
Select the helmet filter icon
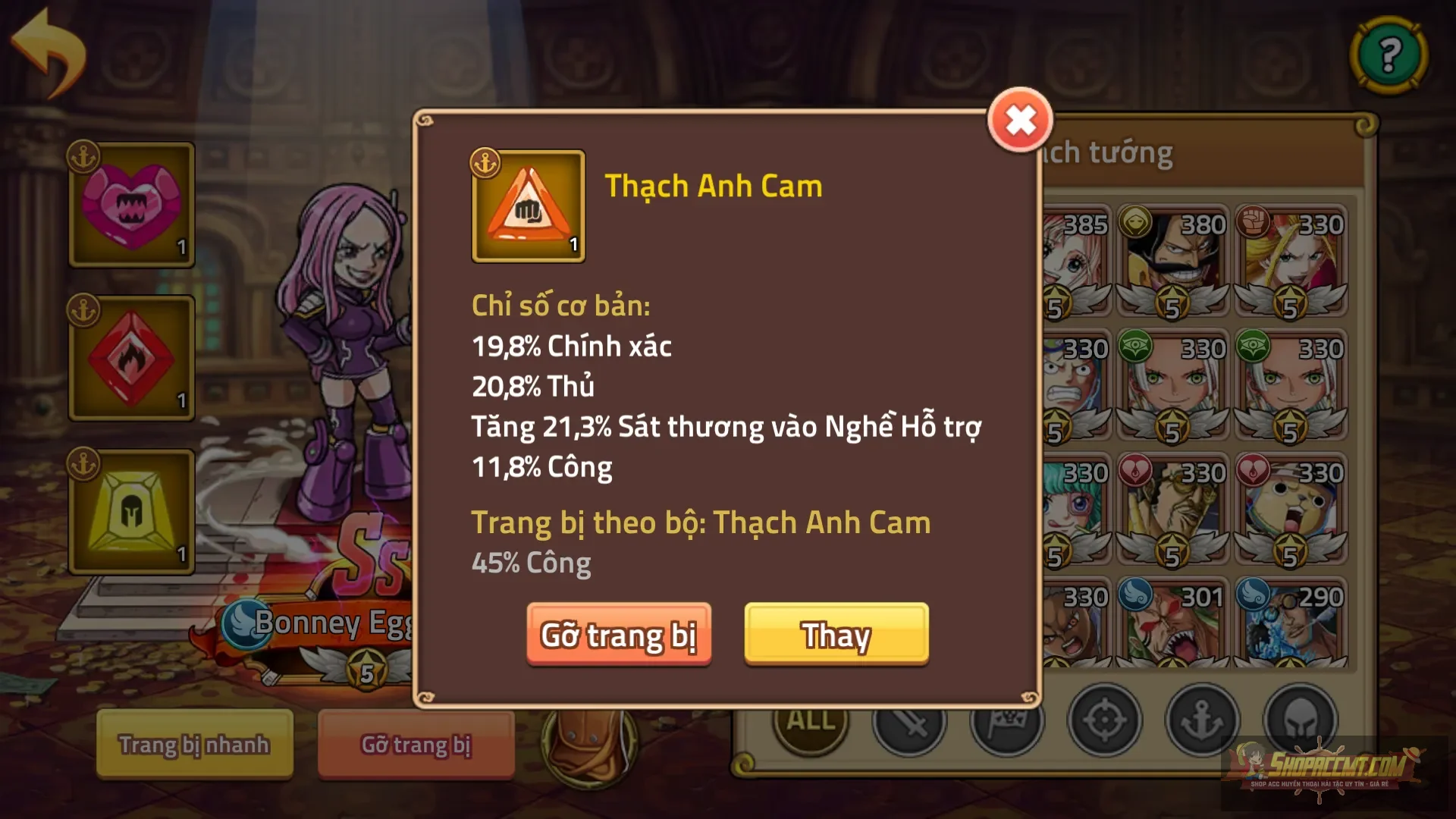(1298, 721)
